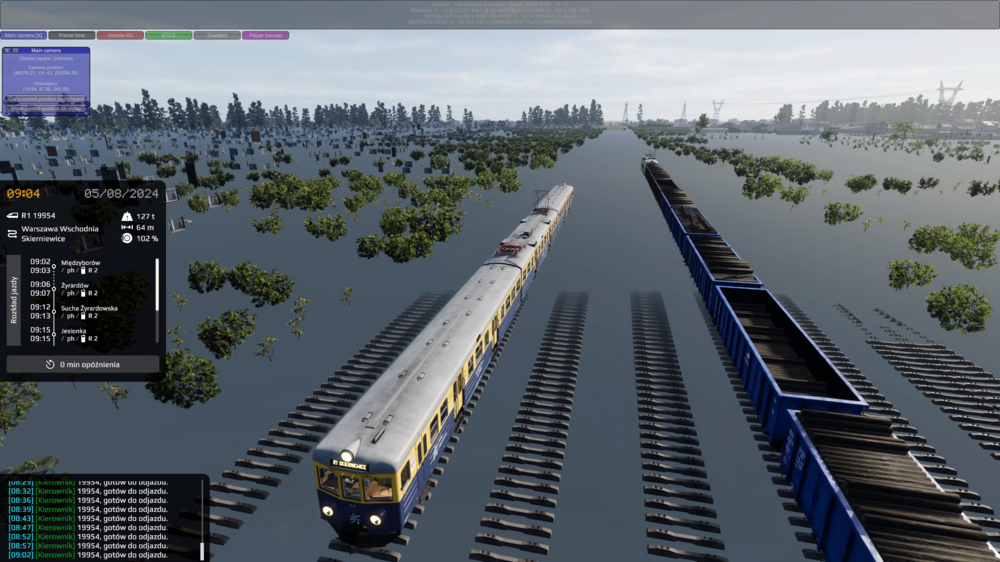Copy current position to clipboard

point(47,98)
